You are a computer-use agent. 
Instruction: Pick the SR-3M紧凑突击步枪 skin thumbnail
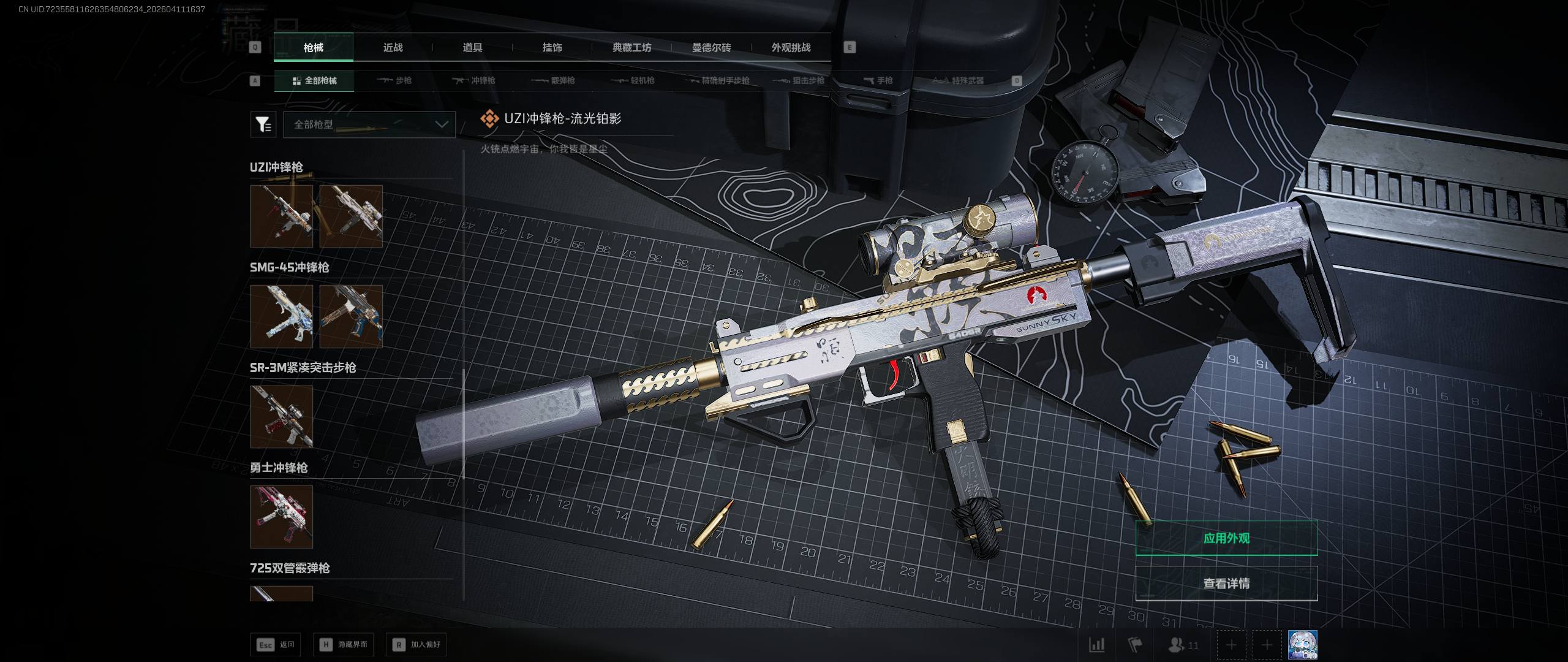[282, 417]
